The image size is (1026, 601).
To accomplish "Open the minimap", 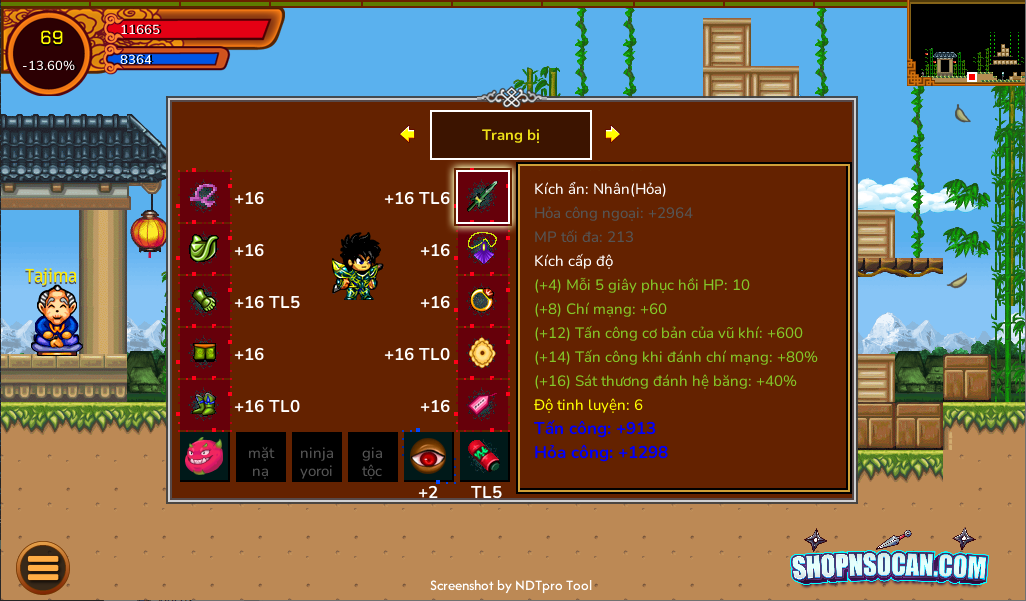I will pos(966,42).
